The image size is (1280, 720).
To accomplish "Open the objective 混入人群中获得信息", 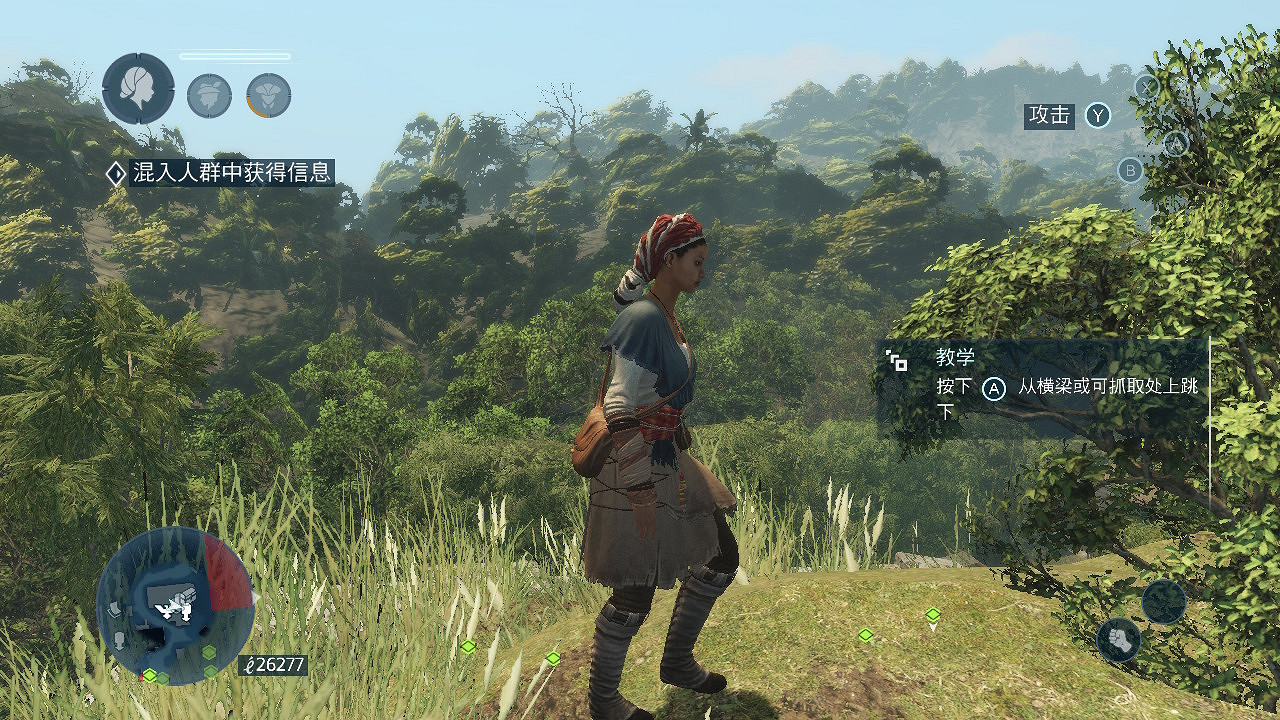I will click(231, 173).
